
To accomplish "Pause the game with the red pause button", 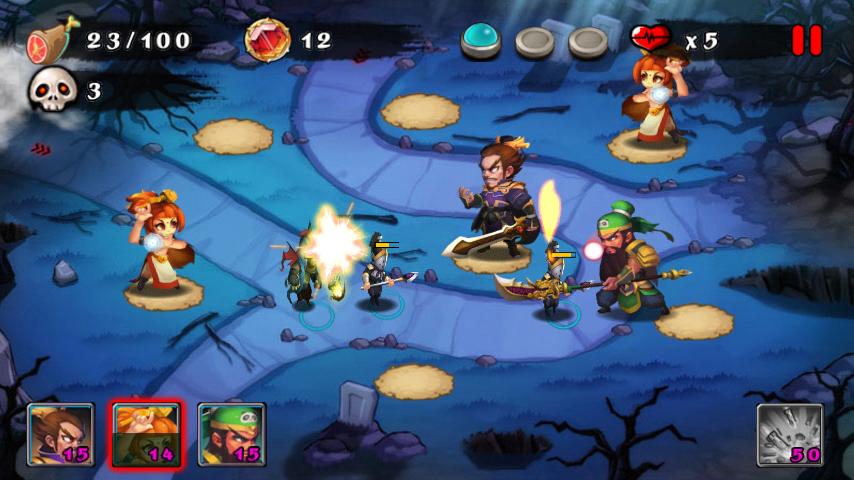I will click(x=806, y=40).
